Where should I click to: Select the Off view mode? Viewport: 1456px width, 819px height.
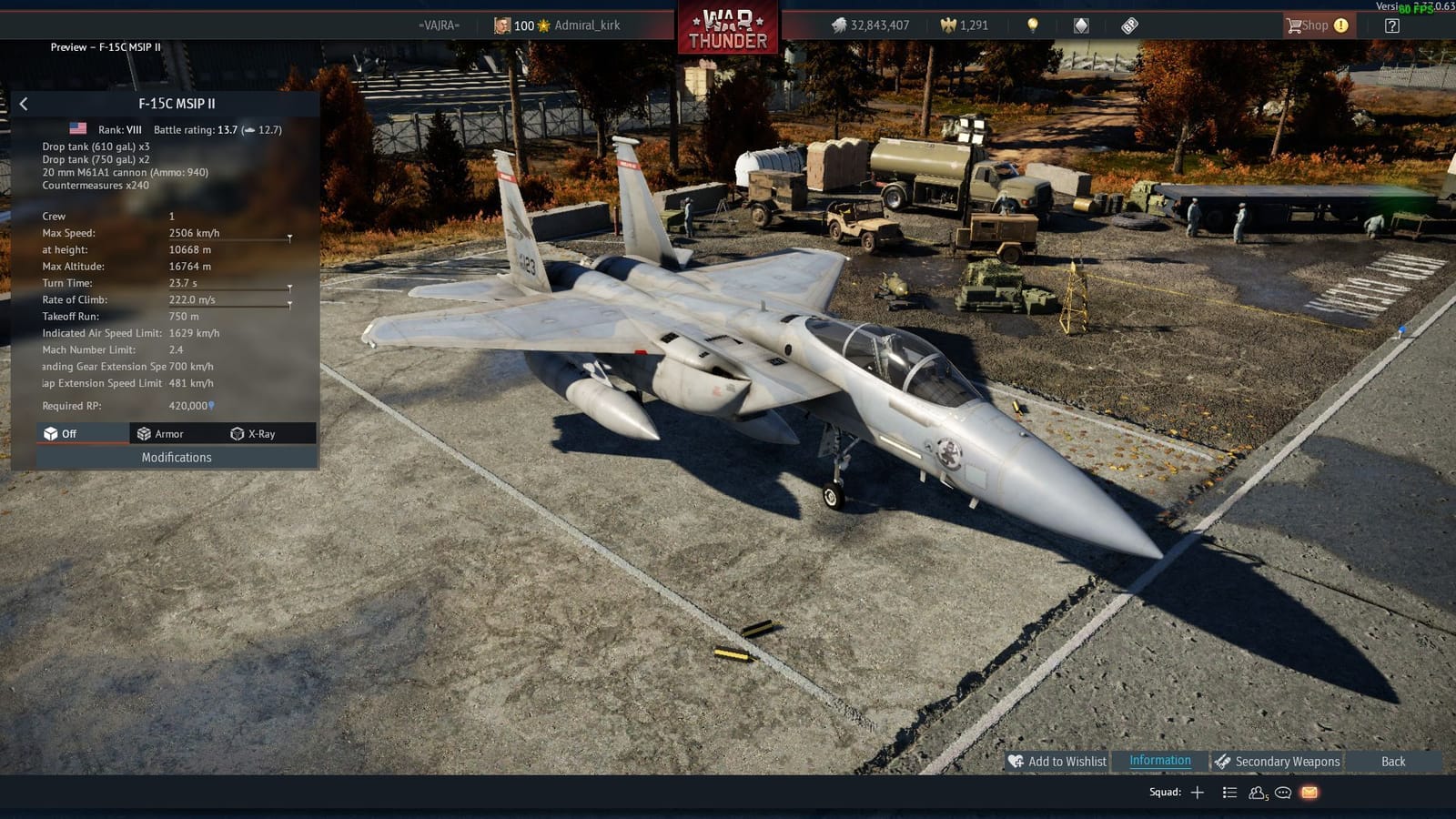point(68,434)
